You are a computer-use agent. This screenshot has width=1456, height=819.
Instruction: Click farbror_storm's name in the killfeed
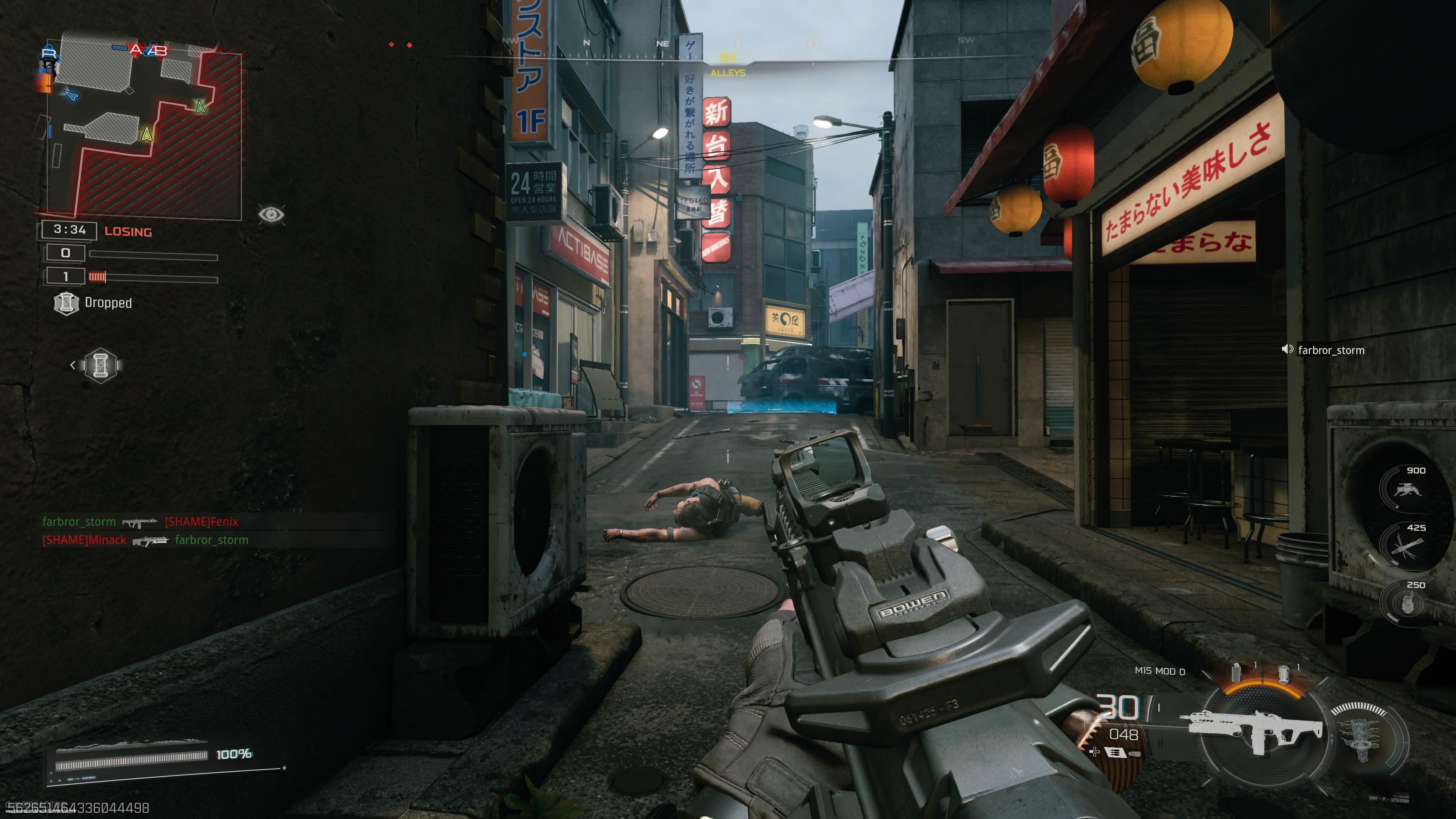click(80, 522)
